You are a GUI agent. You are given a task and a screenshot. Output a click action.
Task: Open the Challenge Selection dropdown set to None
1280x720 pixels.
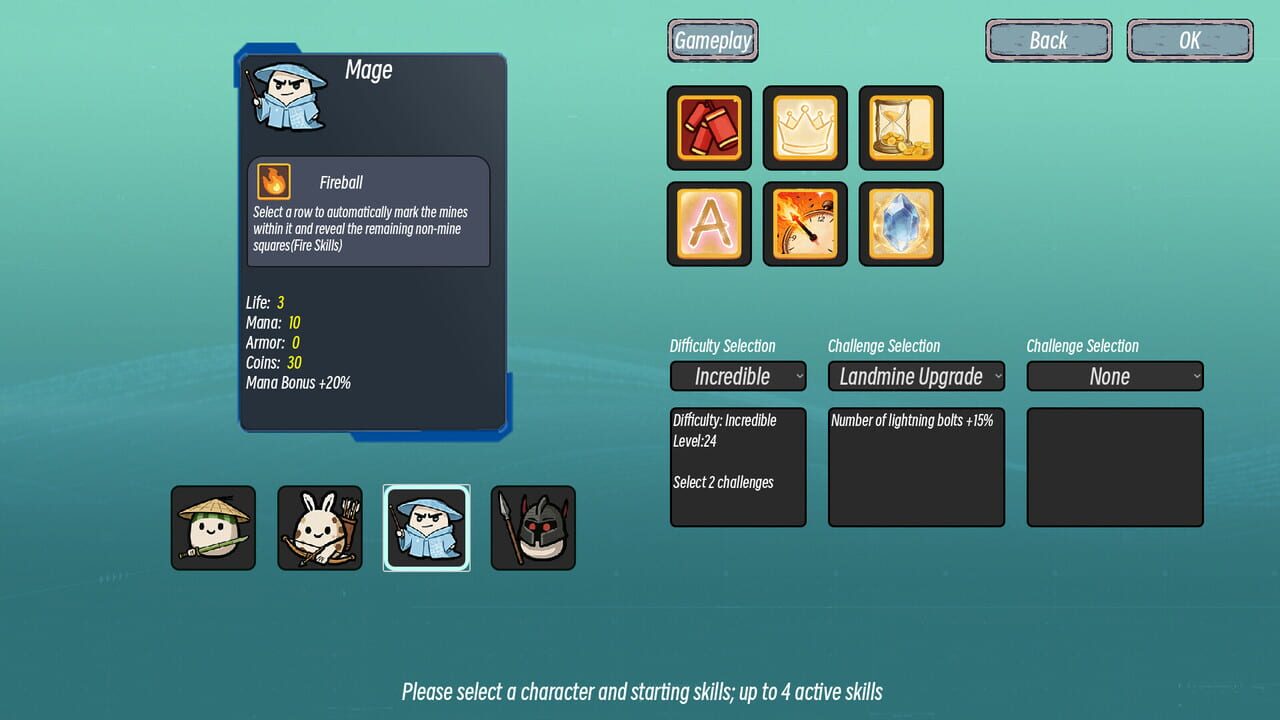[1114, 376]
